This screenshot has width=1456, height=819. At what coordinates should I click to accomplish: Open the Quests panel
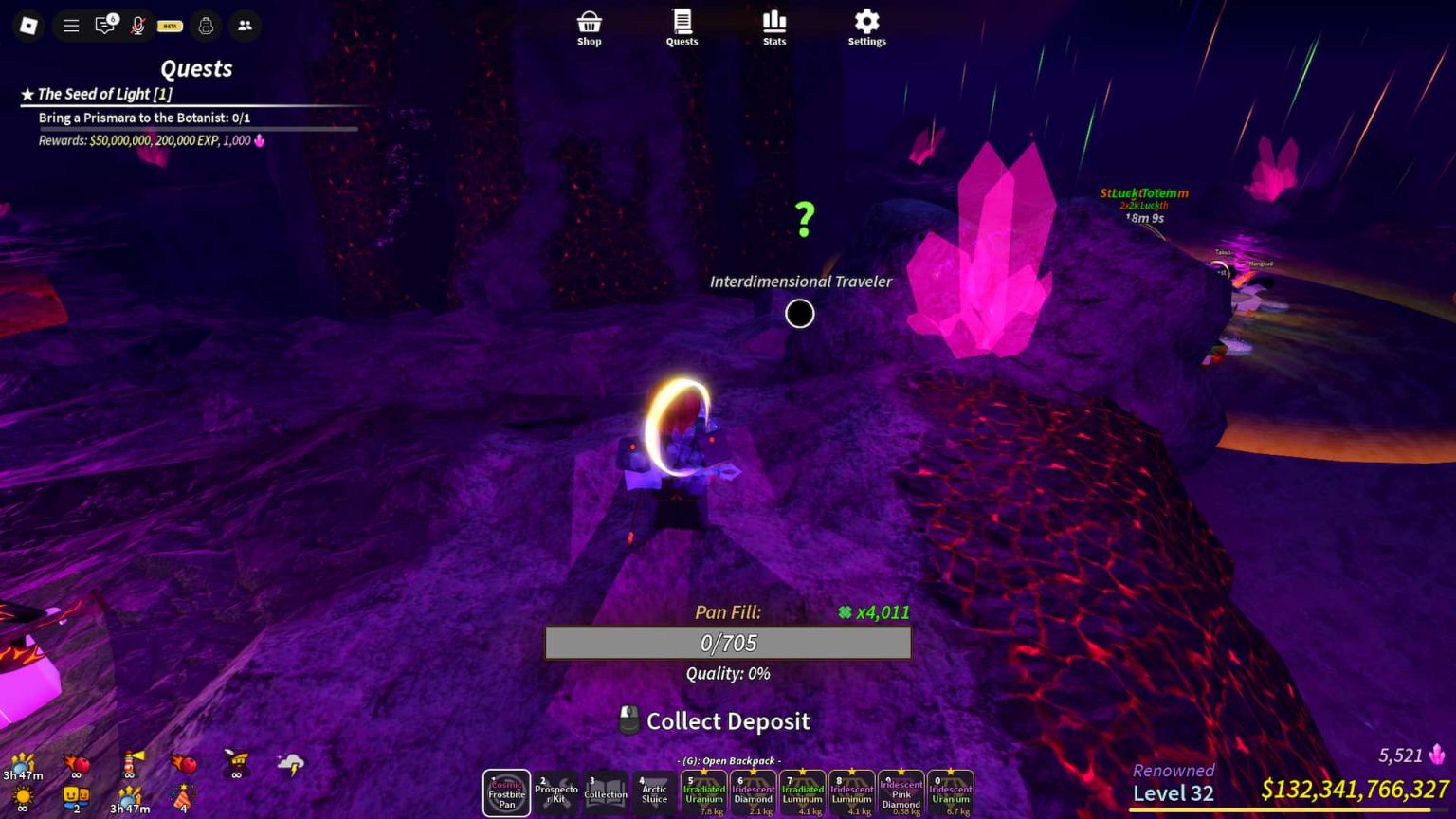[x=682, y=26]
